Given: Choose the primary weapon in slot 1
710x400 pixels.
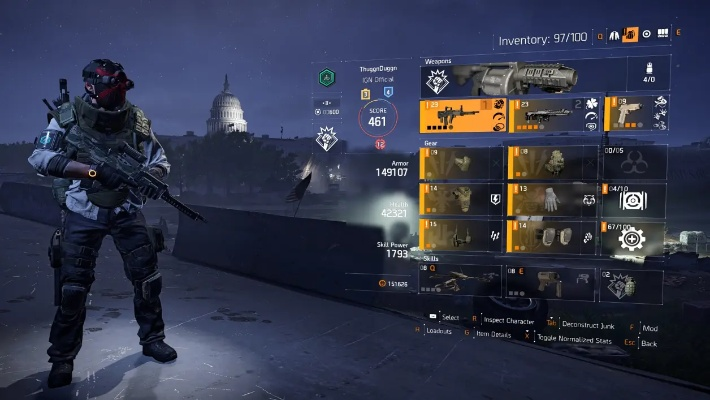Looking at the screenshot, I should pos(462,114).
